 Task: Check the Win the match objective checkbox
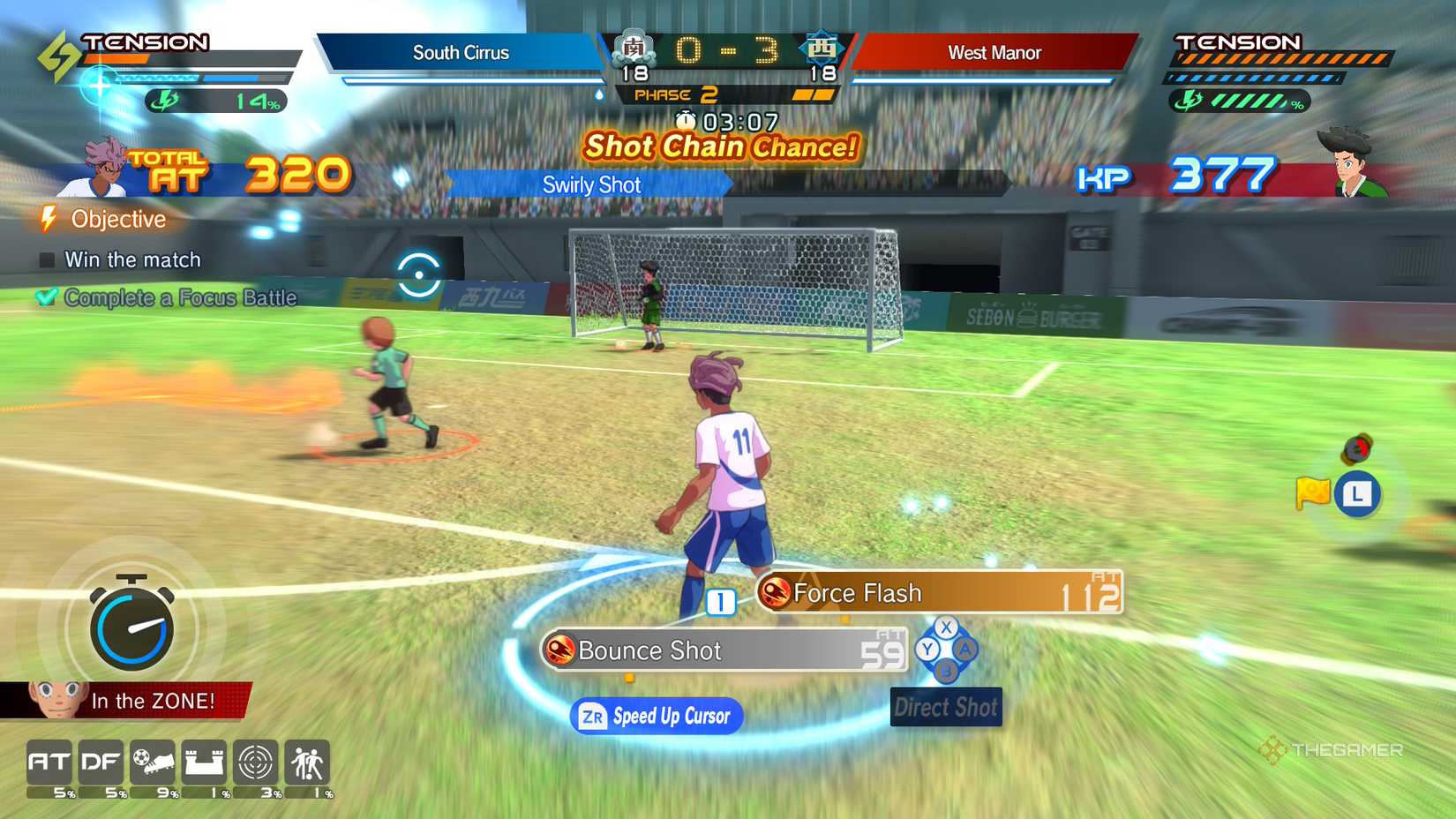tap(45, 259)
